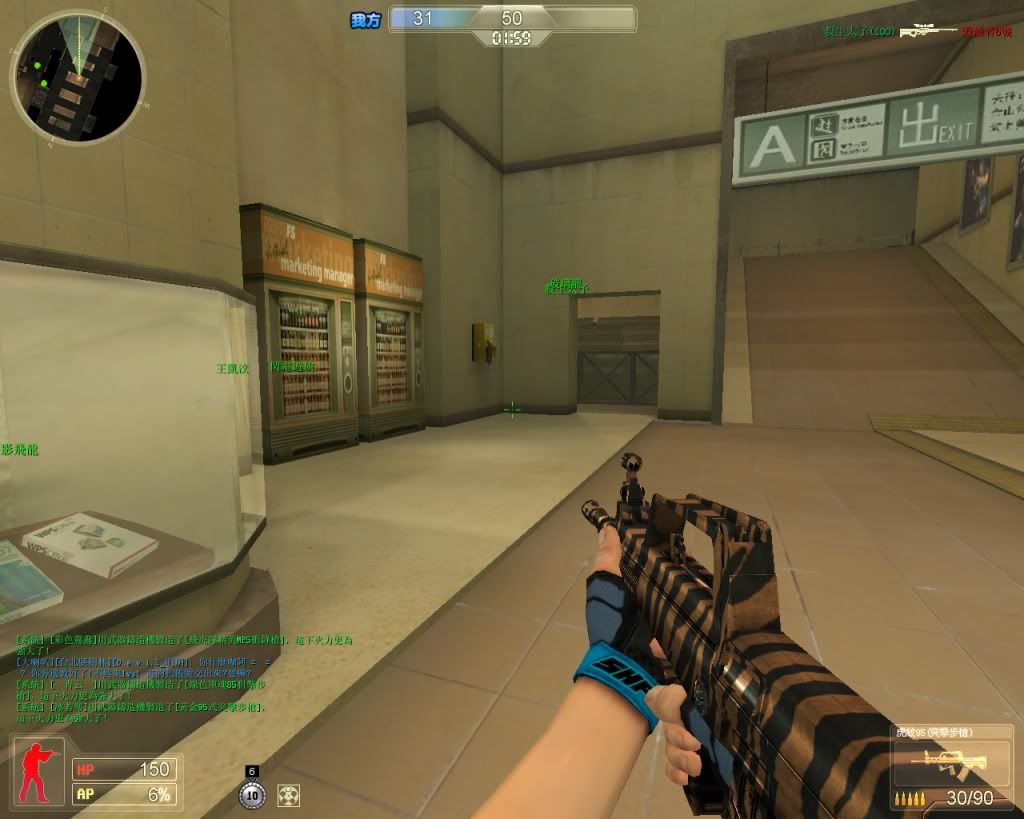
Task: Open the green chat message log
Action: pyautogui.click(x=185, y=678)
